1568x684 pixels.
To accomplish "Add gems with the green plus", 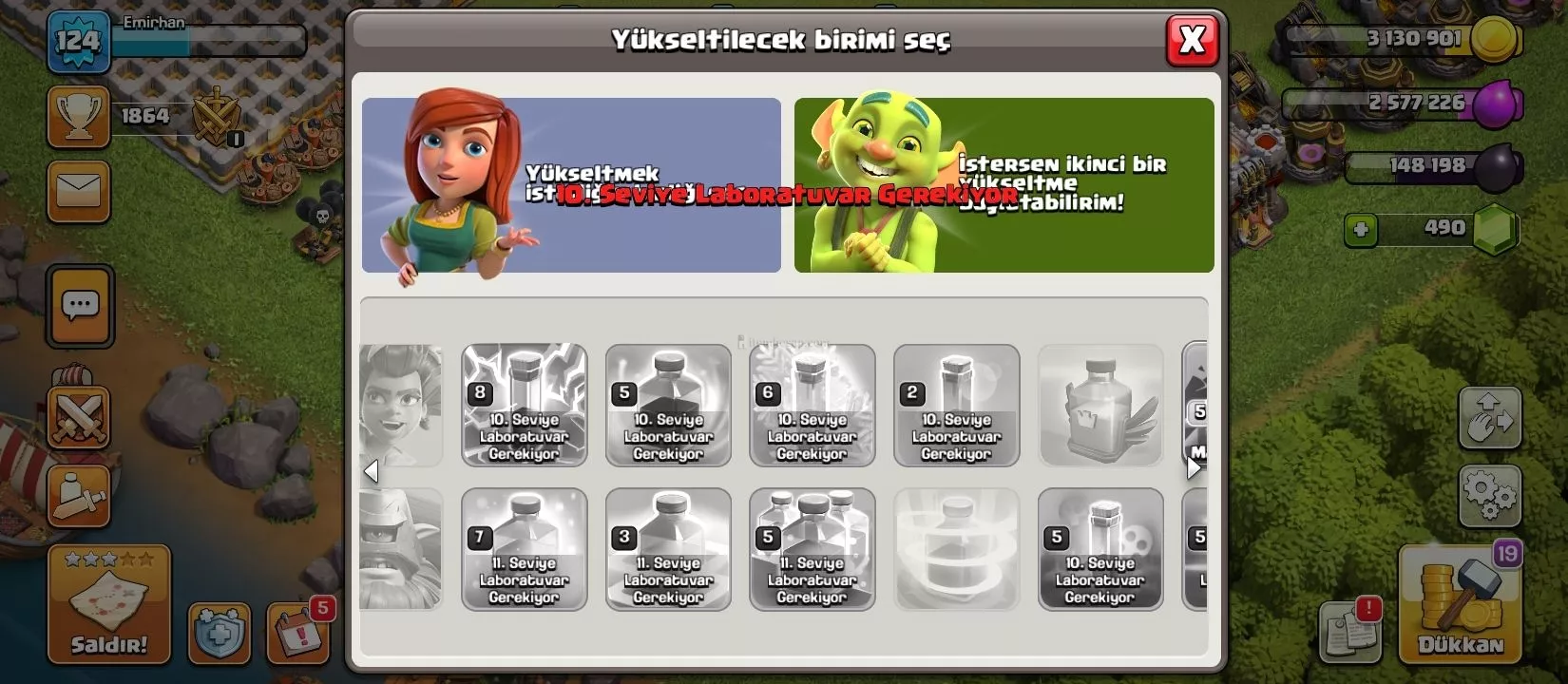I will point(1361,229).
